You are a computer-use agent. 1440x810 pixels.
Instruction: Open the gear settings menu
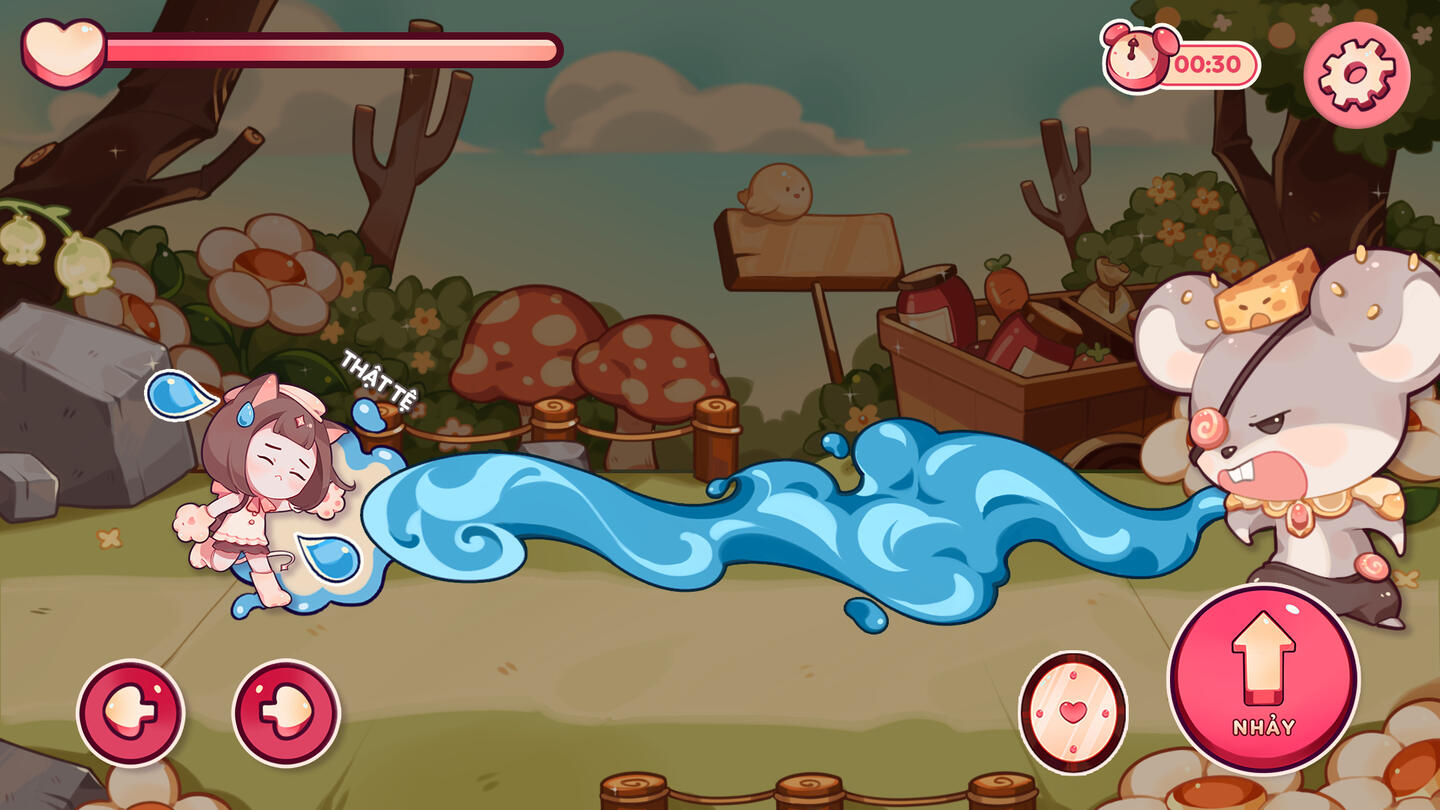click(1356, 75)
